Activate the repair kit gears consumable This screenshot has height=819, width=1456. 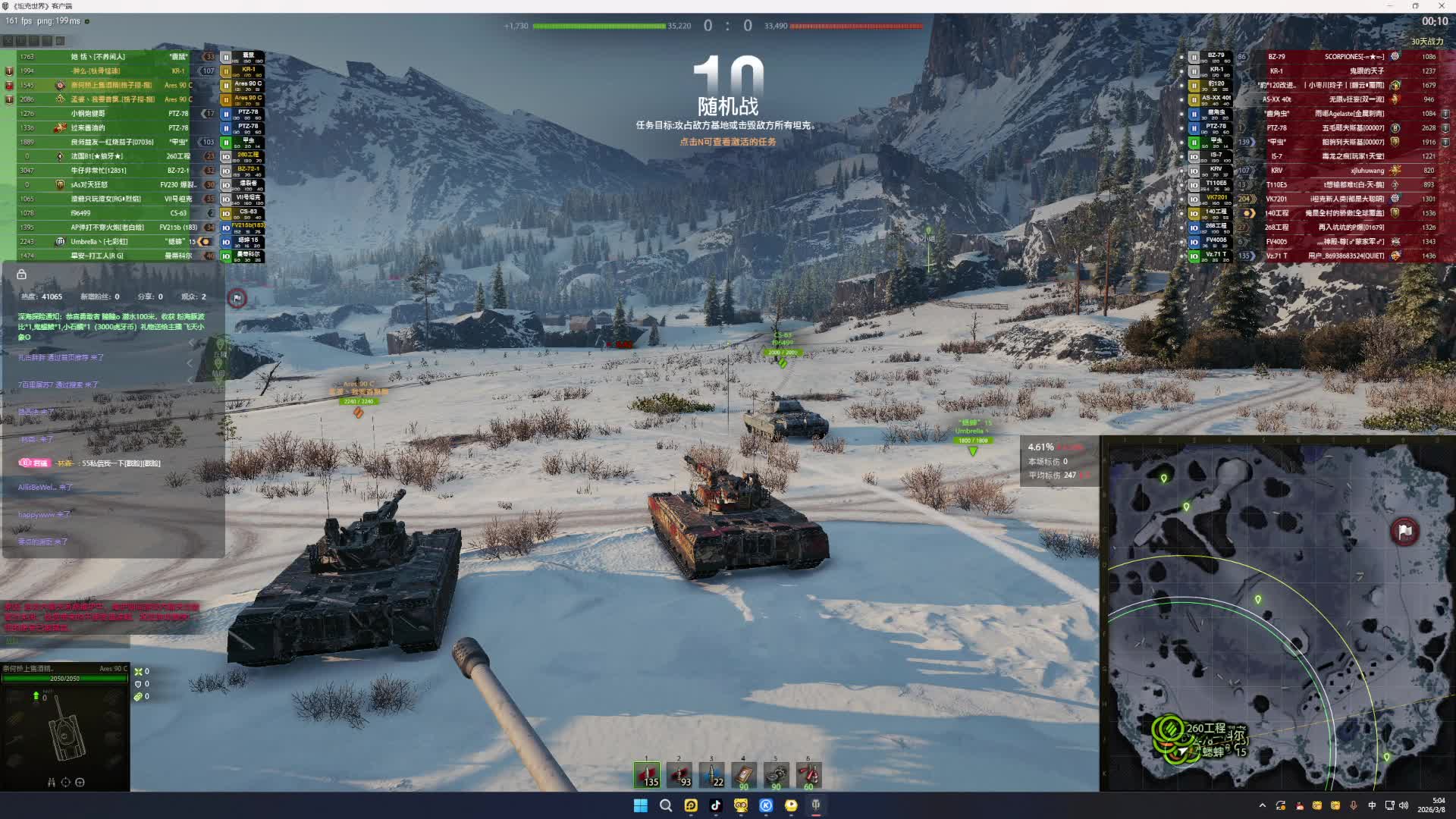(776, 774)
